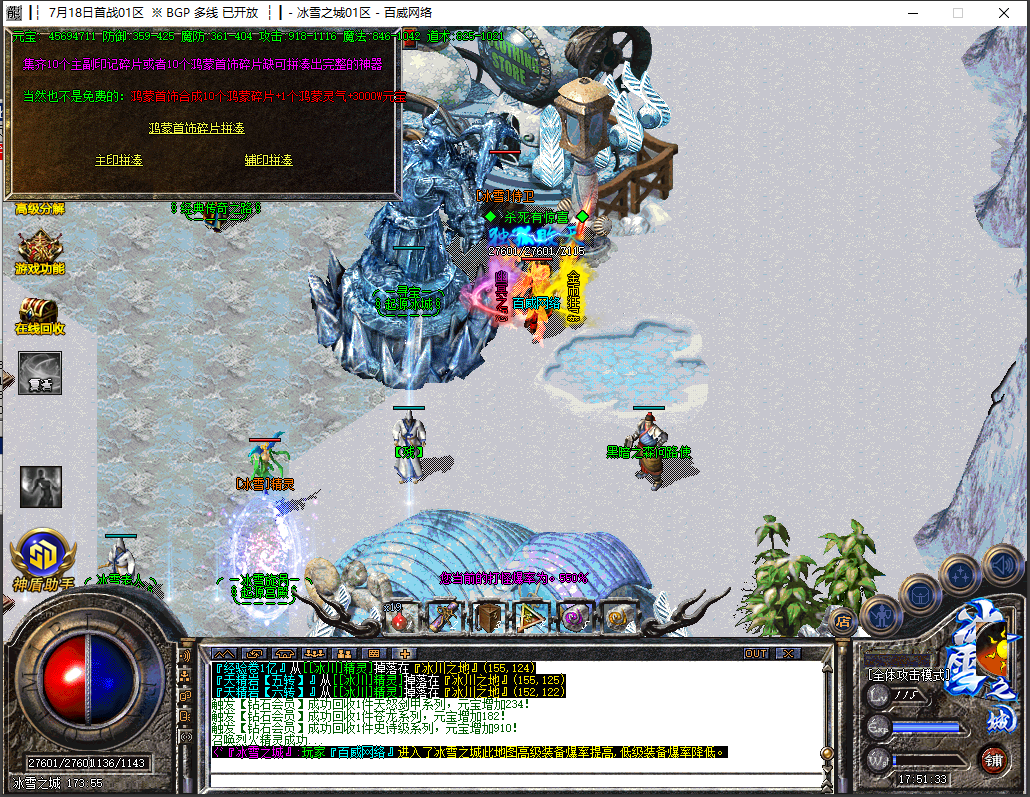
Task: Choose the 主印拼凑 option
Action: pyautogui.click(x=118, y=160)
